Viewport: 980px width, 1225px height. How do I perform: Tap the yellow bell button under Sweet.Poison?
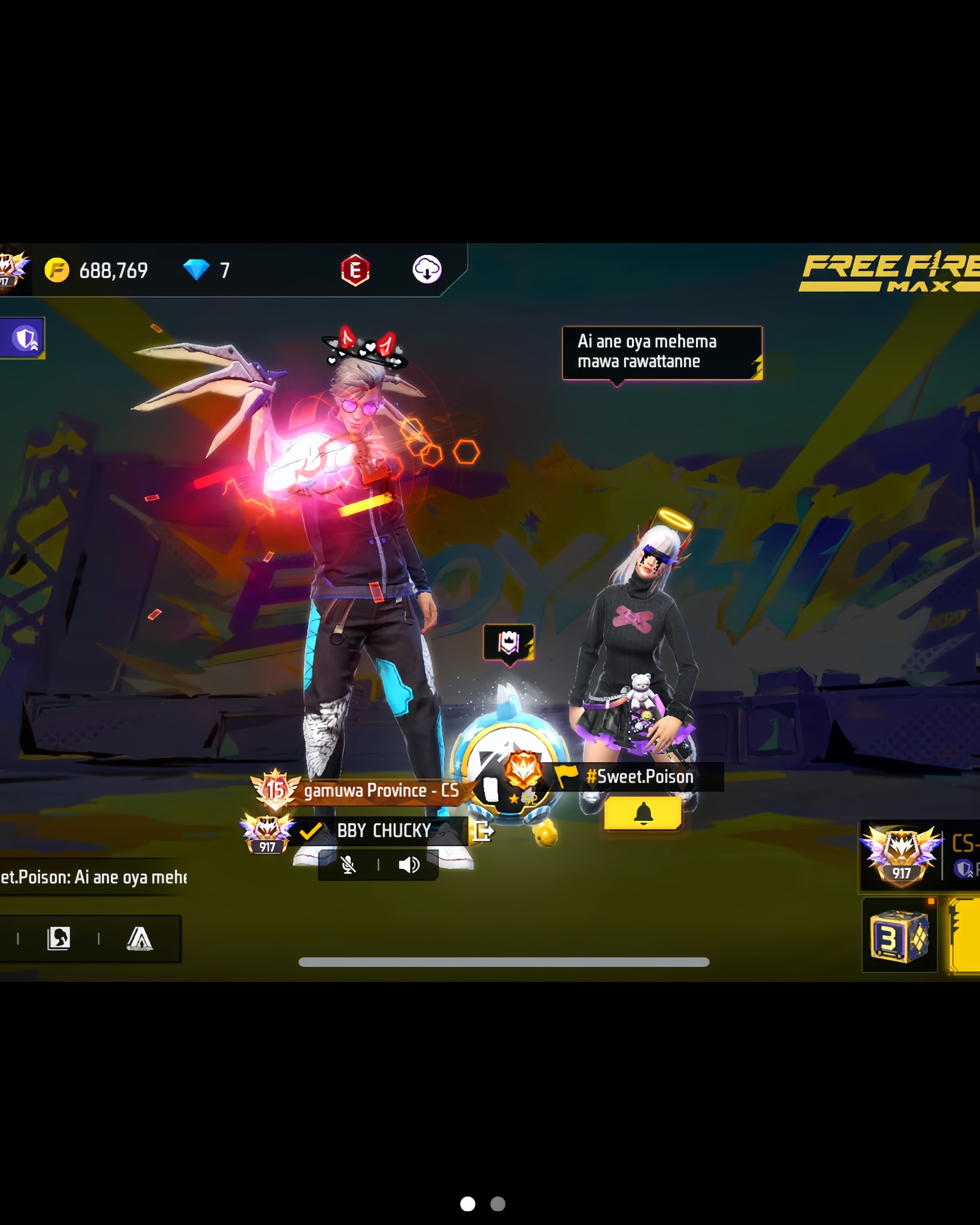point(642,813)
